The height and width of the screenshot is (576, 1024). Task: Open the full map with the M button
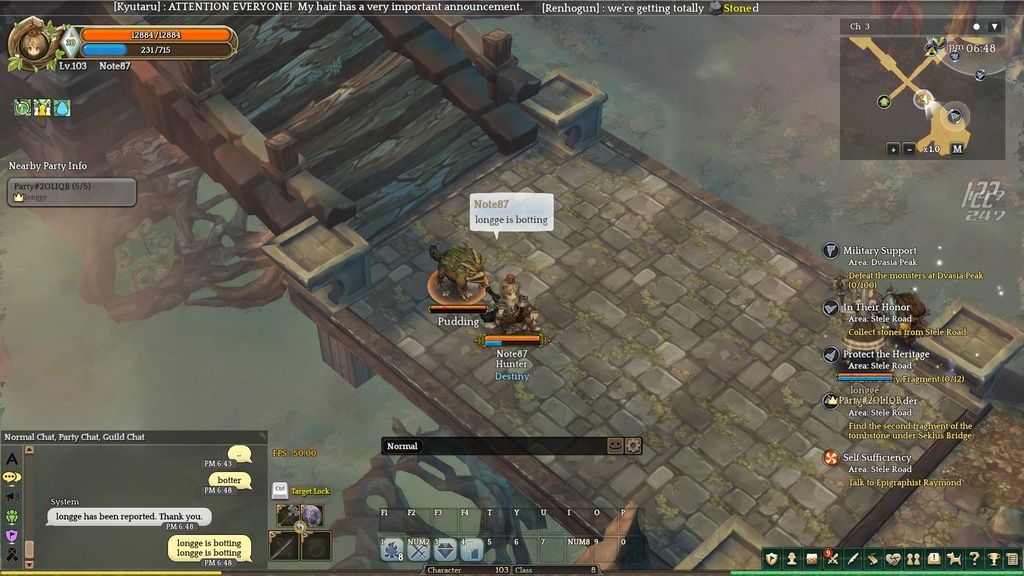[957, 149]
